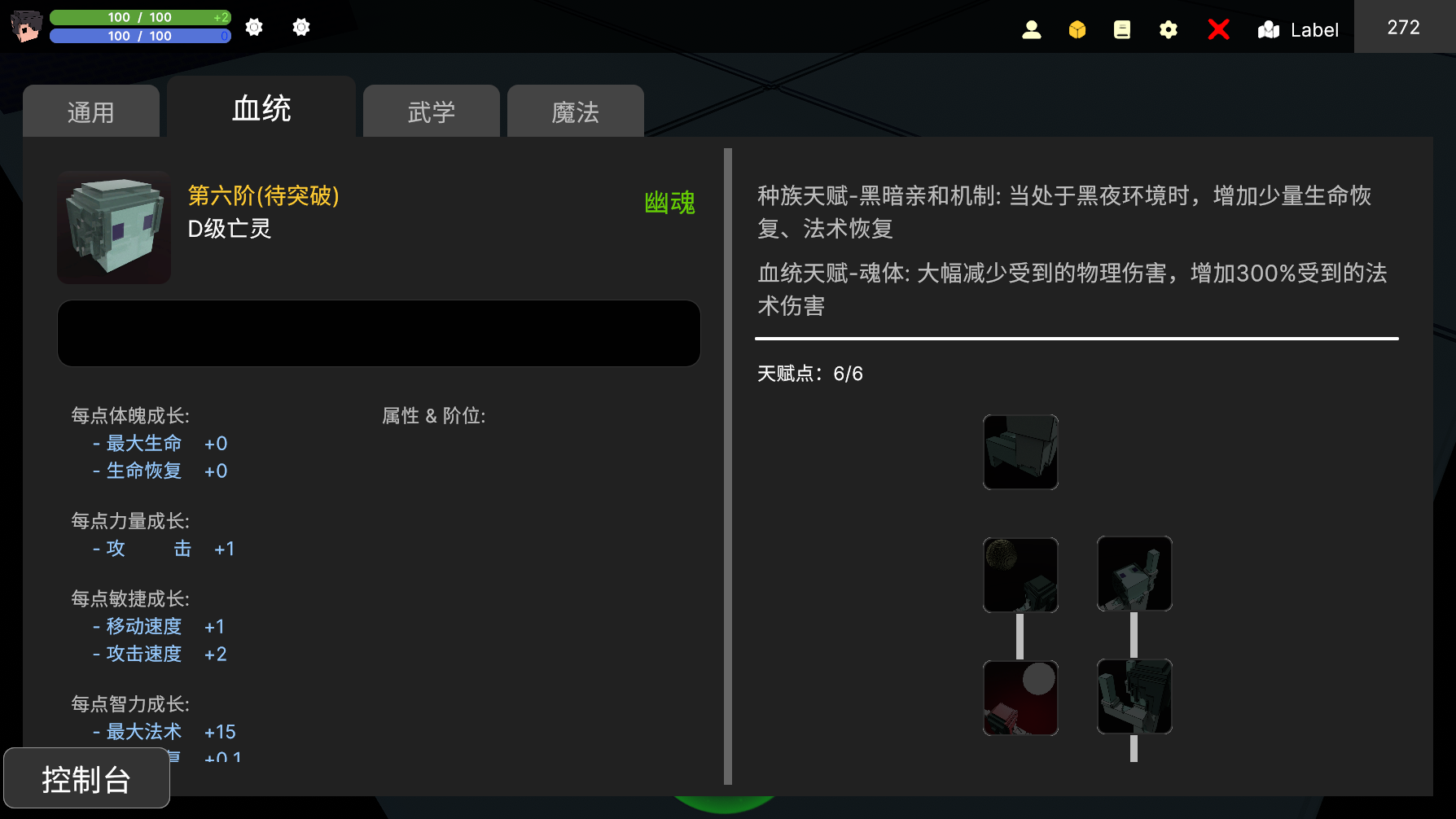Select the red-tinted talent node at bottom-left
The width and height of the screenshot is (1456, 819).
1020,698
